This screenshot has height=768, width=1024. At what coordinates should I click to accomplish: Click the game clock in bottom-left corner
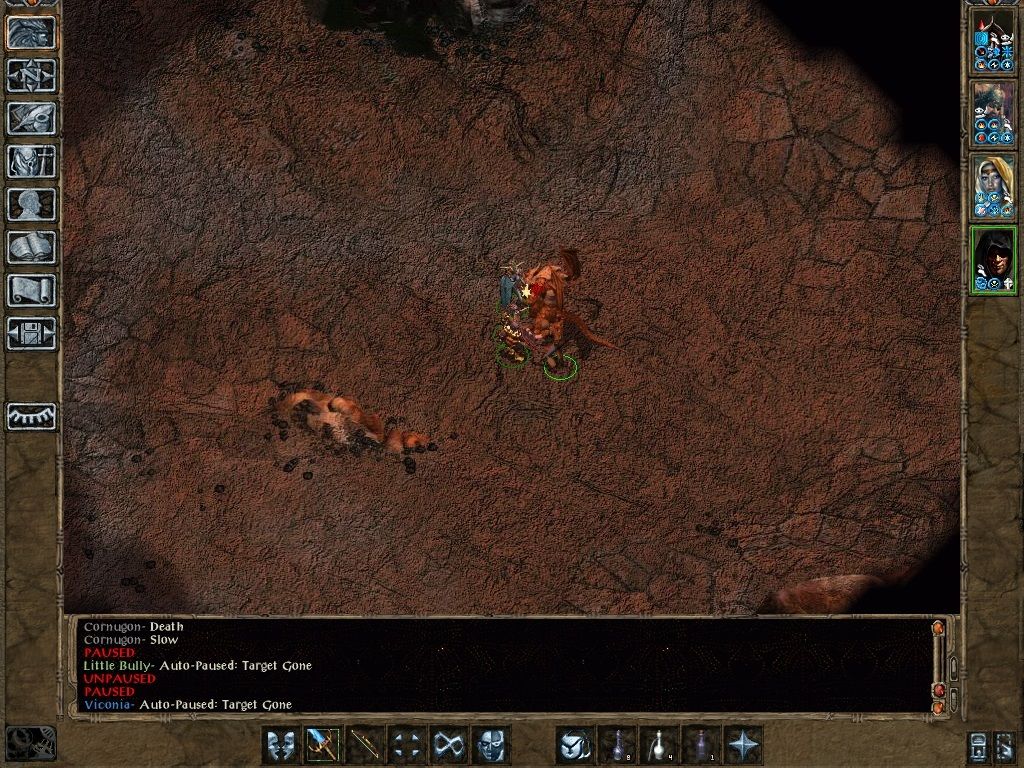[30, 743]
